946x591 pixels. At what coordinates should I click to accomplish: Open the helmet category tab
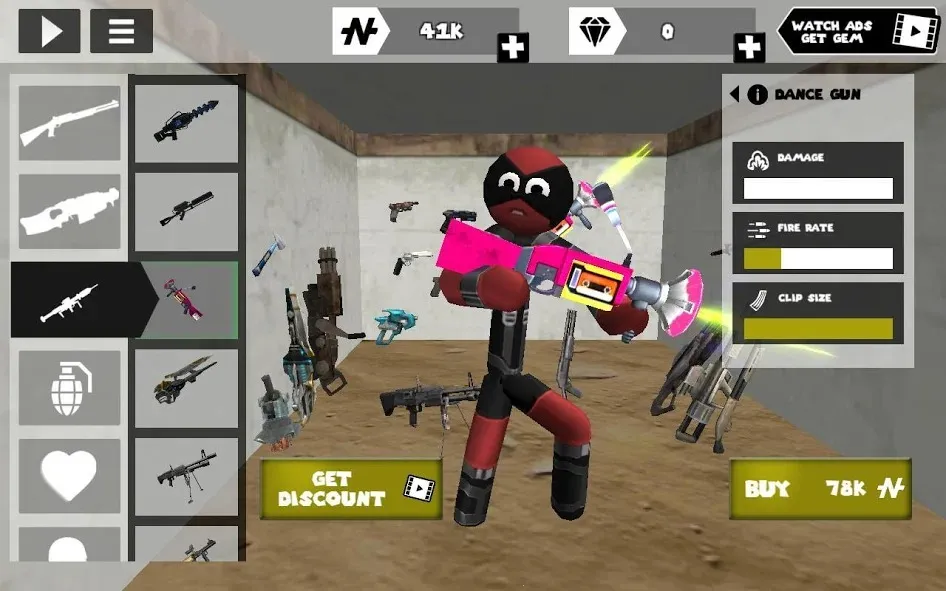pyautogui.click(x=69, y=548)
